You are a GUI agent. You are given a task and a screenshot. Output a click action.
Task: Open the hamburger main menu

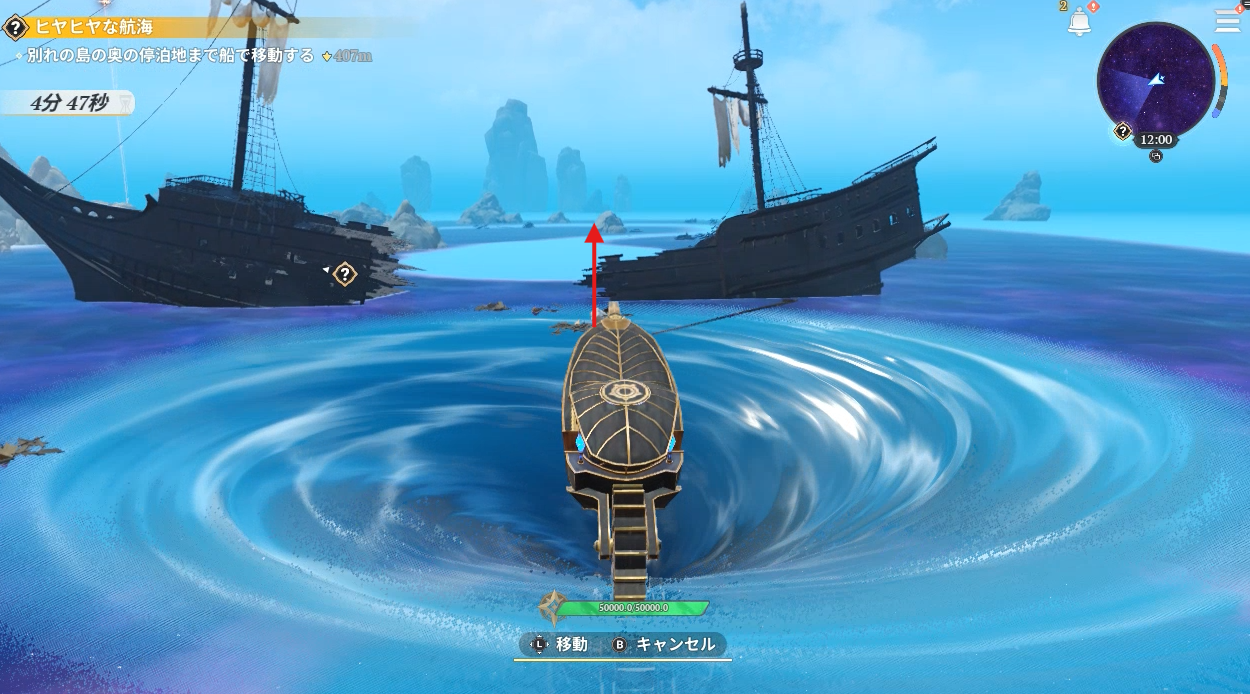(x=1227, y=21)
